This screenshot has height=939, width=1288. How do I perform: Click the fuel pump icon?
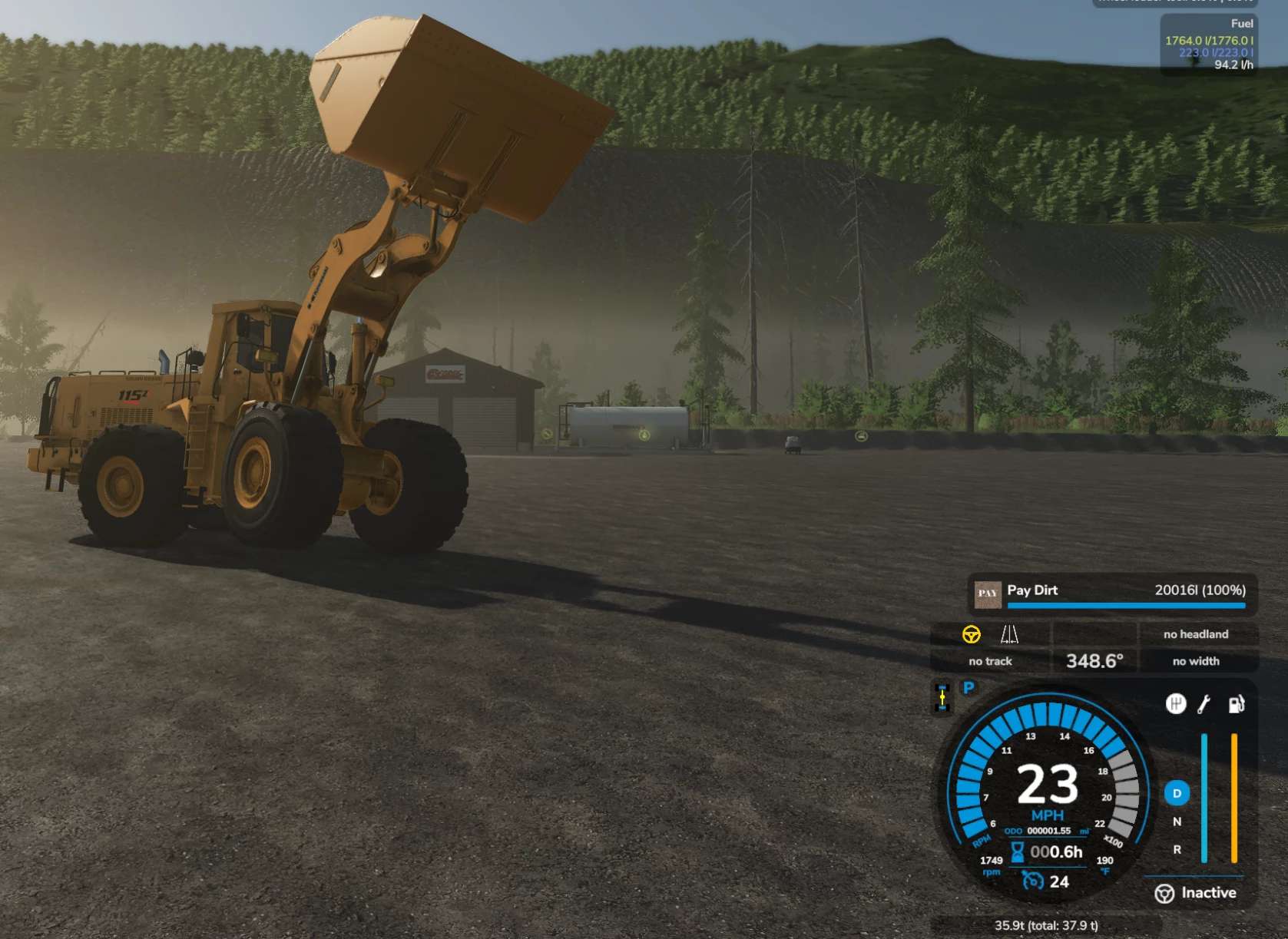(x=1236, y=704)
